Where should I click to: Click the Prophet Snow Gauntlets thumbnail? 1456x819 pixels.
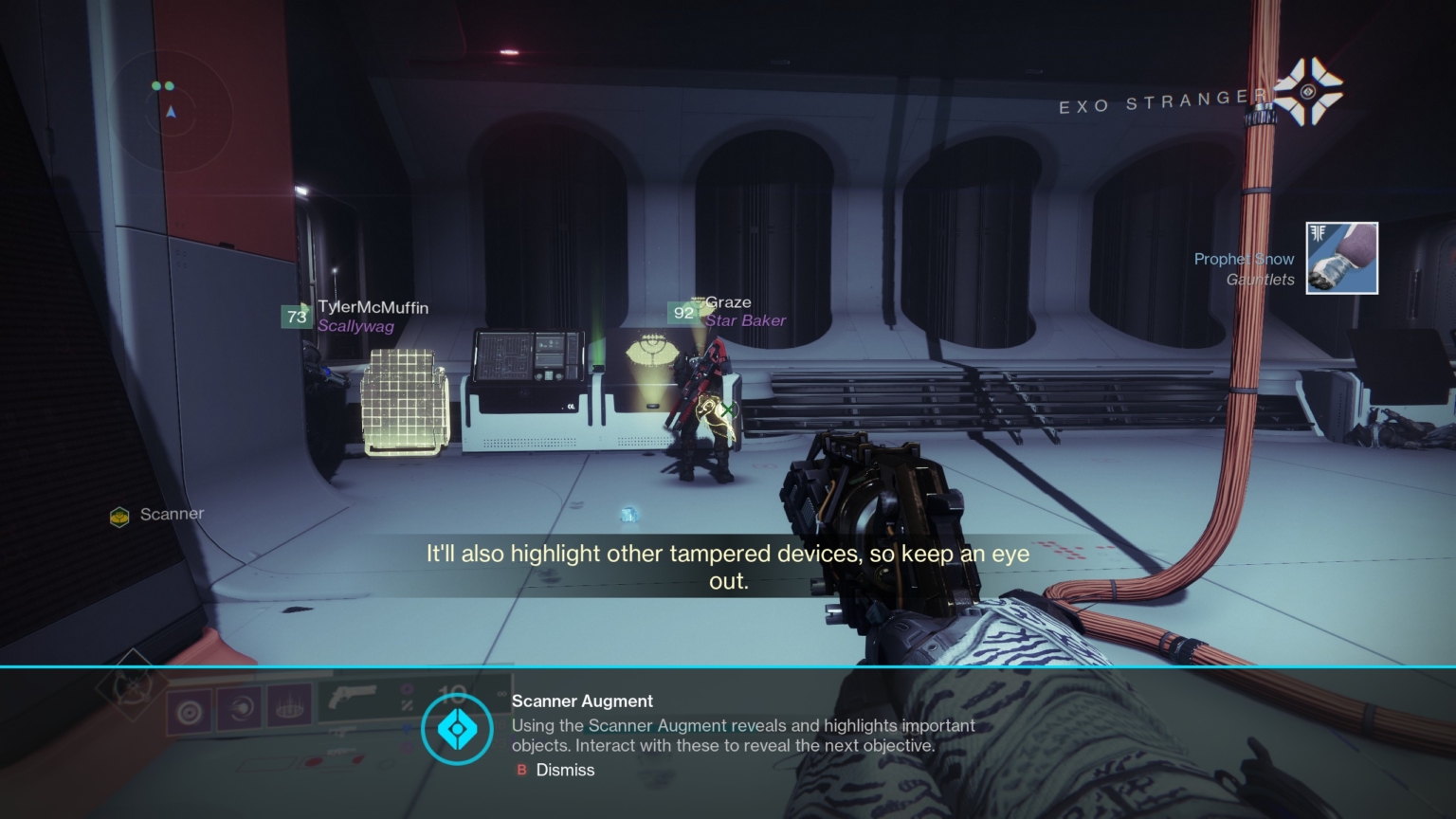click(x=1341, y=258)
